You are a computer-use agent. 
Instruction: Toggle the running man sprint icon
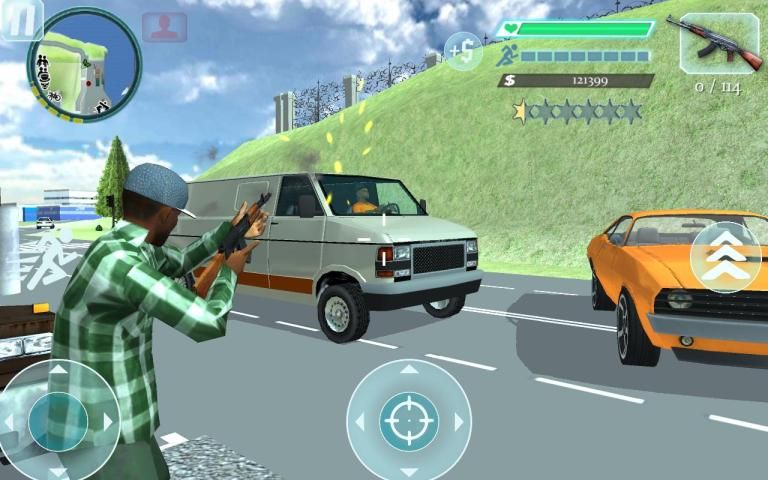coord(507,57)
